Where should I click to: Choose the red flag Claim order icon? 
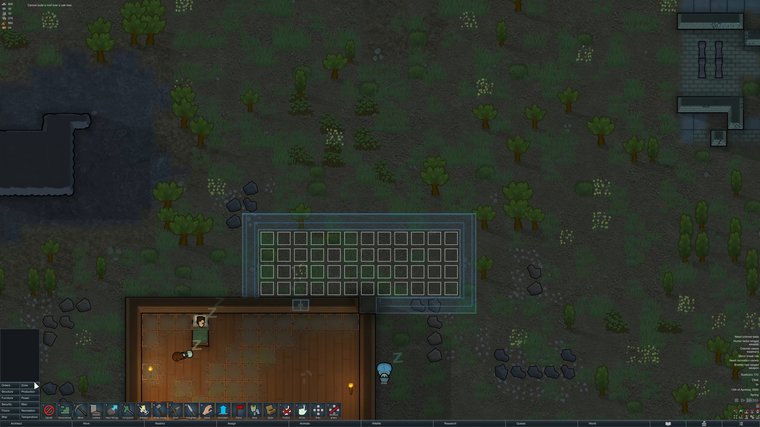238,410
